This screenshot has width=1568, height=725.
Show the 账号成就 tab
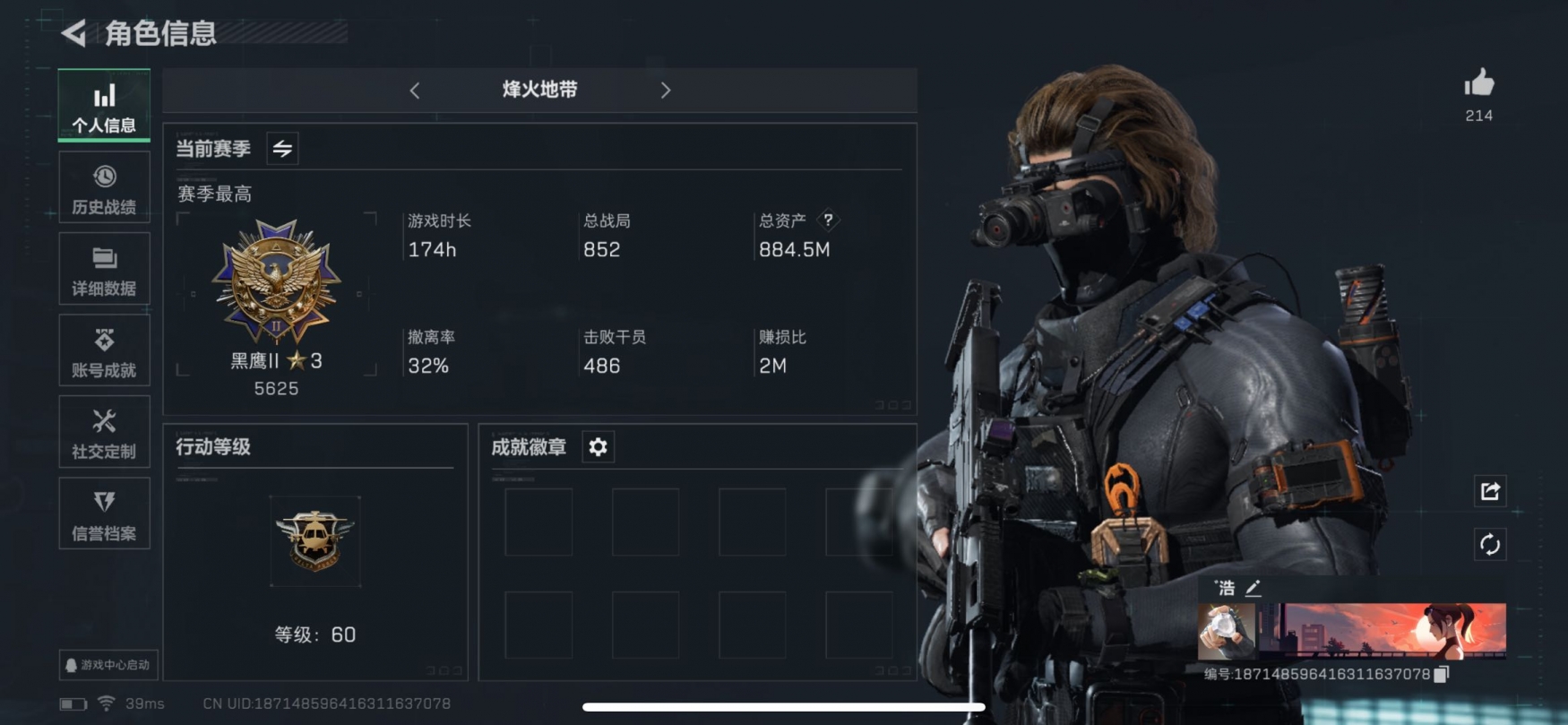104,351
